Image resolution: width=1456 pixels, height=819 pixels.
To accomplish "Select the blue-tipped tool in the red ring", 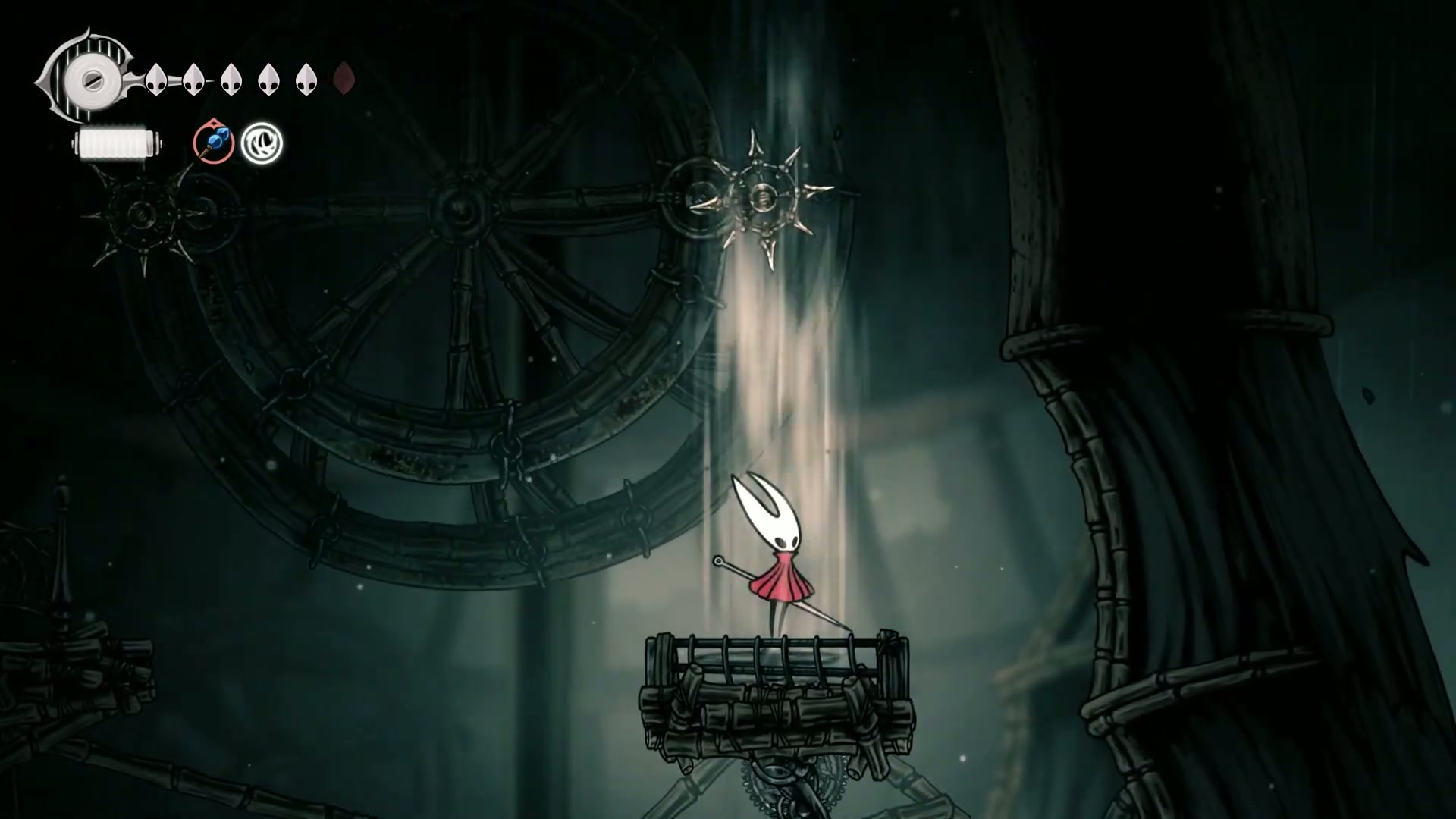I will [213, 143].
